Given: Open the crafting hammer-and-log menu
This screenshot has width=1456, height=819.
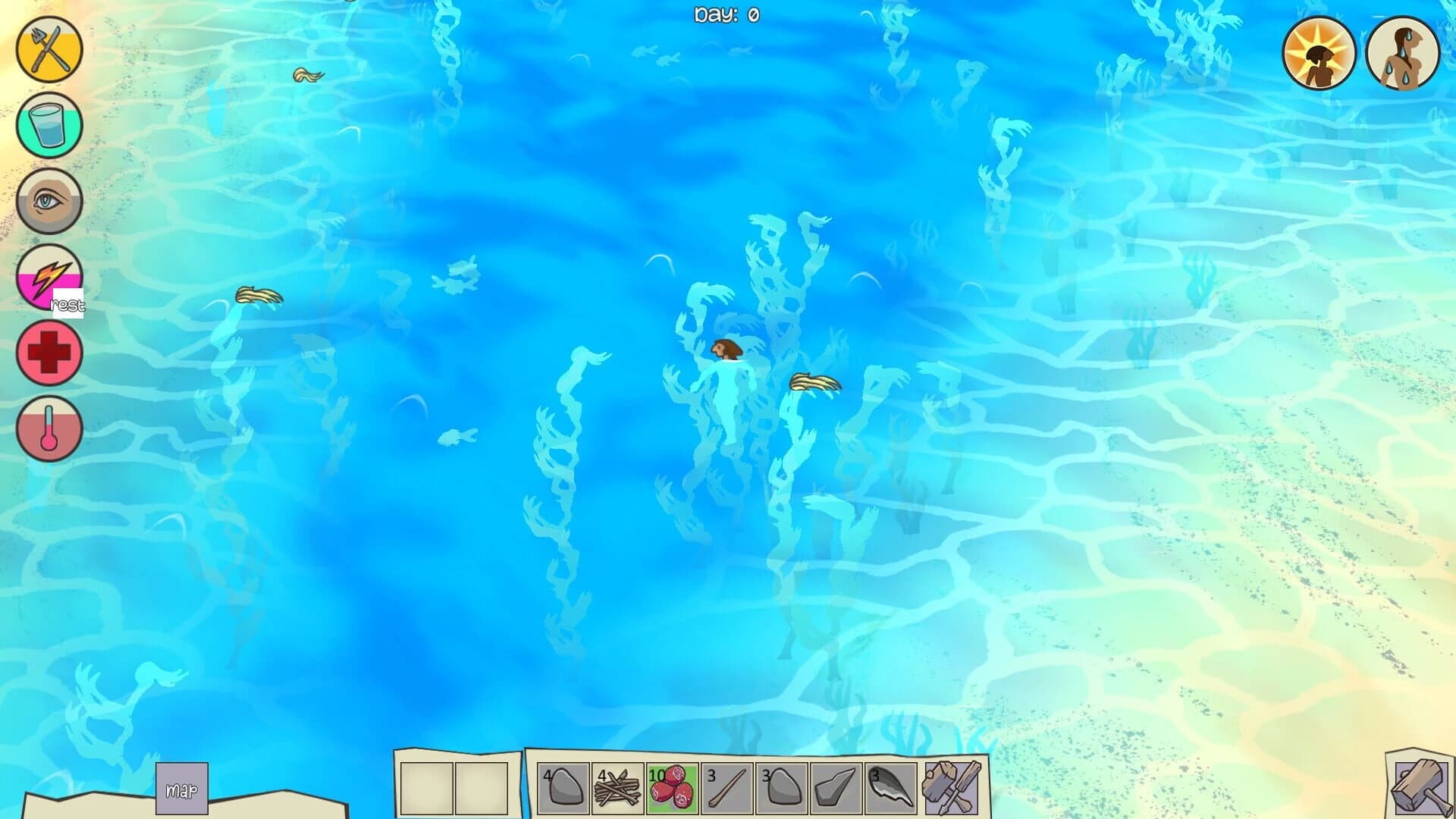Looking at the screenshot, I should click(1422, 789).
